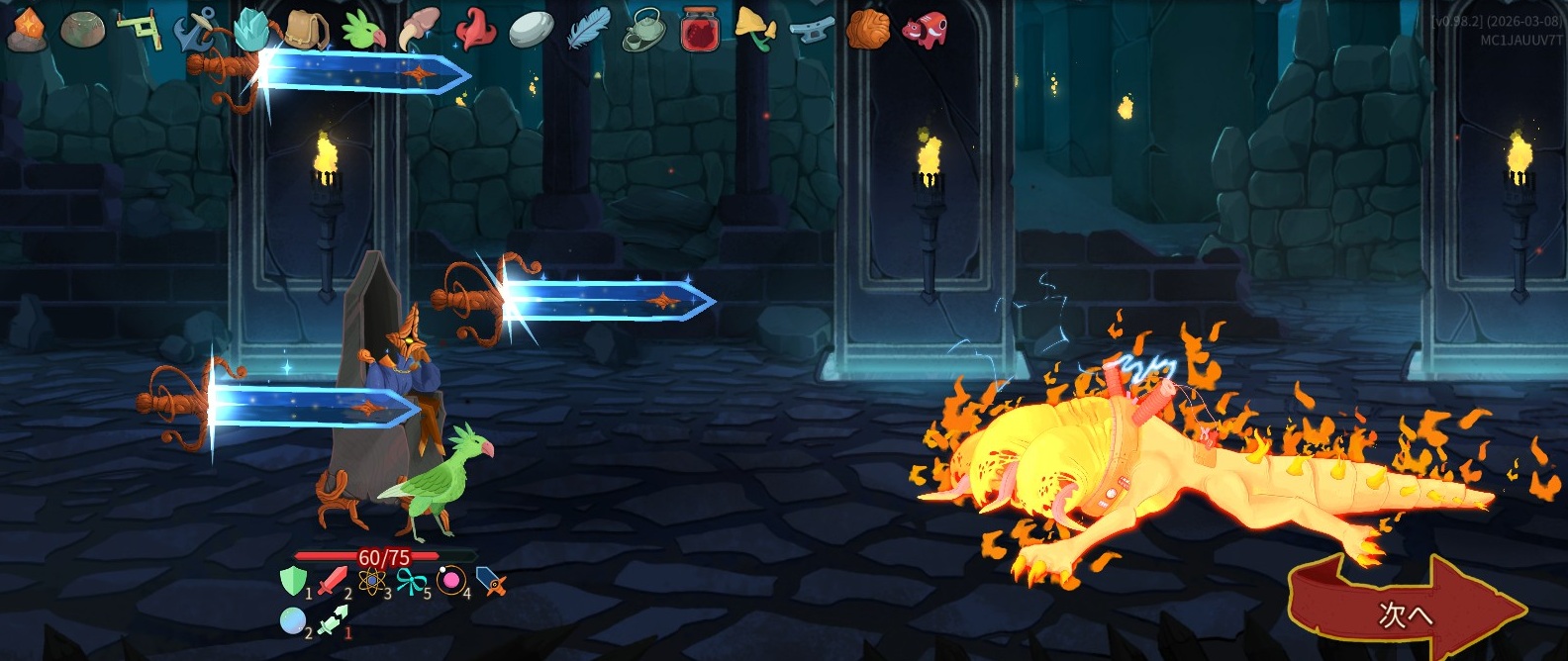Click the pink curved claw relic
Screen dimensions: 1568x661
[419, 29]
